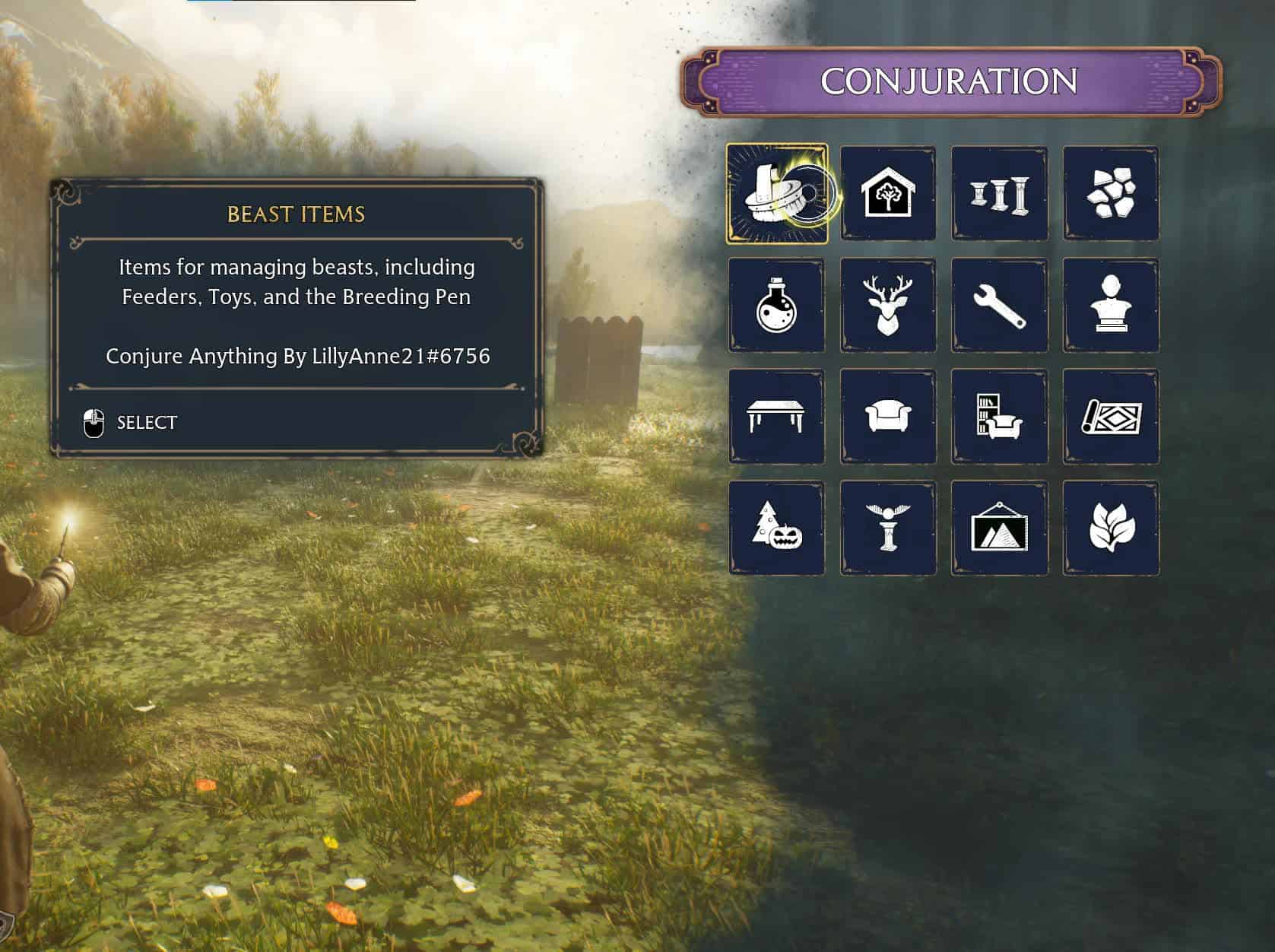Select the wrench utility category
Viewport: 1275px width, 952px height.
pyautogui.click(x=999, y=305)
